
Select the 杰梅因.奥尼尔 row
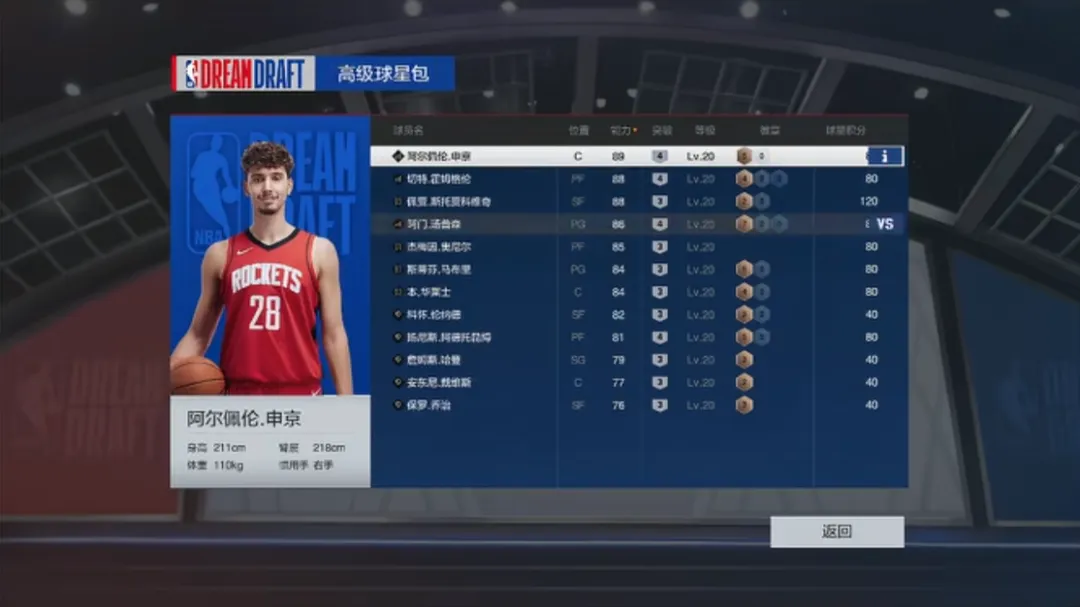(x=438, y=247)
